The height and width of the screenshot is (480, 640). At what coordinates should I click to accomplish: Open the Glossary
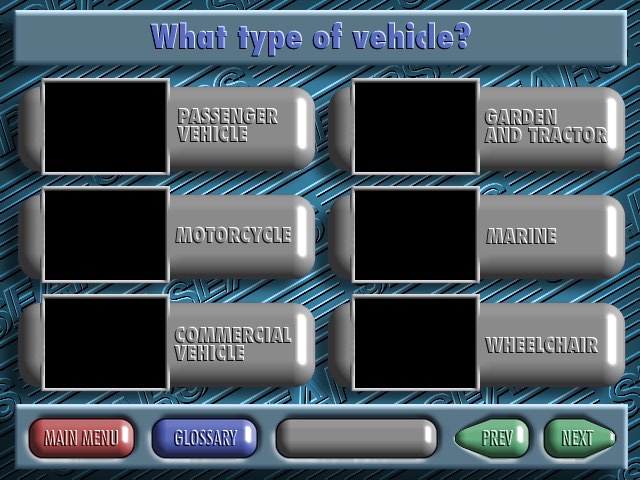(205, 438)
